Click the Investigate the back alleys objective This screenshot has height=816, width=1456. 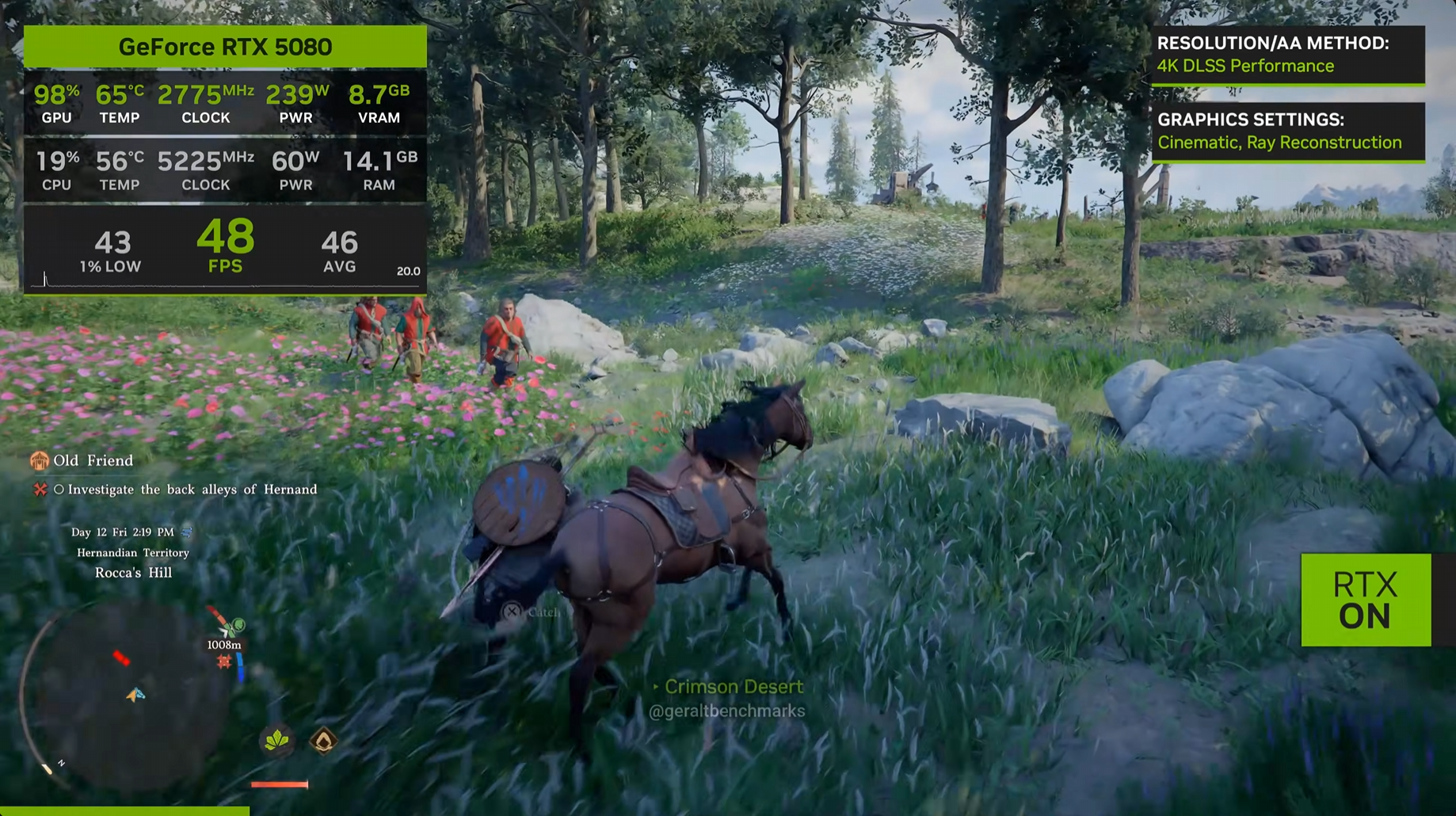[x=192, y=490]
